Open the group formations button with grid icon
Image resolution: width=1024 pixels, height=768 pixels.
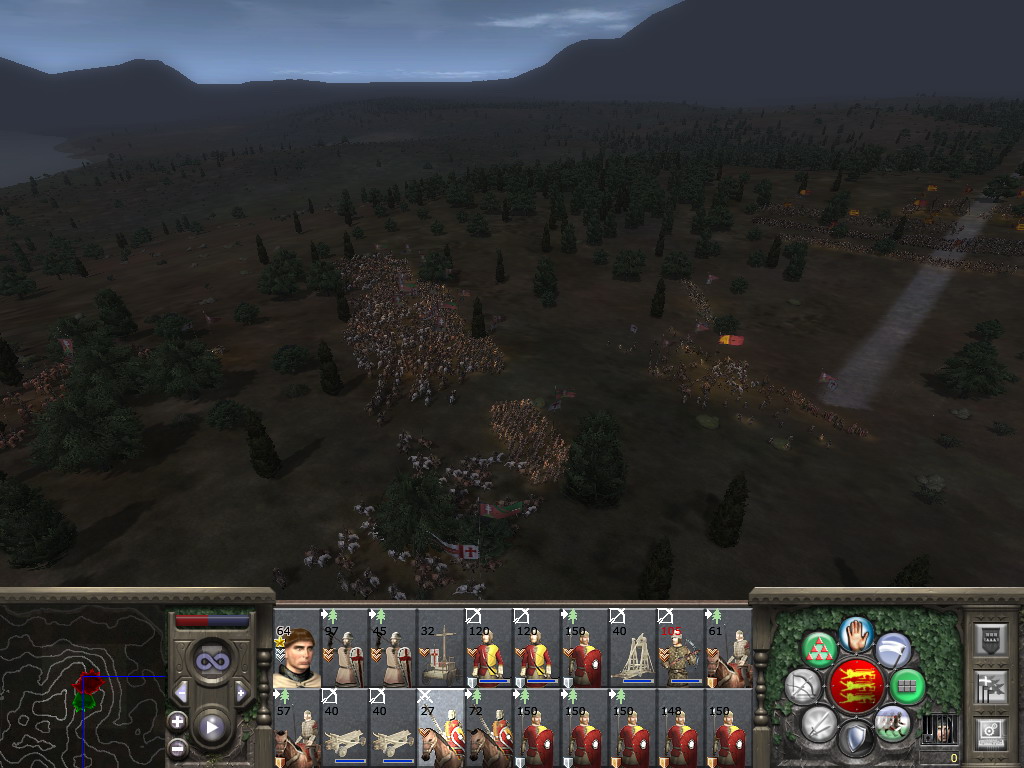pyautogui.click(x=907, y=686)
